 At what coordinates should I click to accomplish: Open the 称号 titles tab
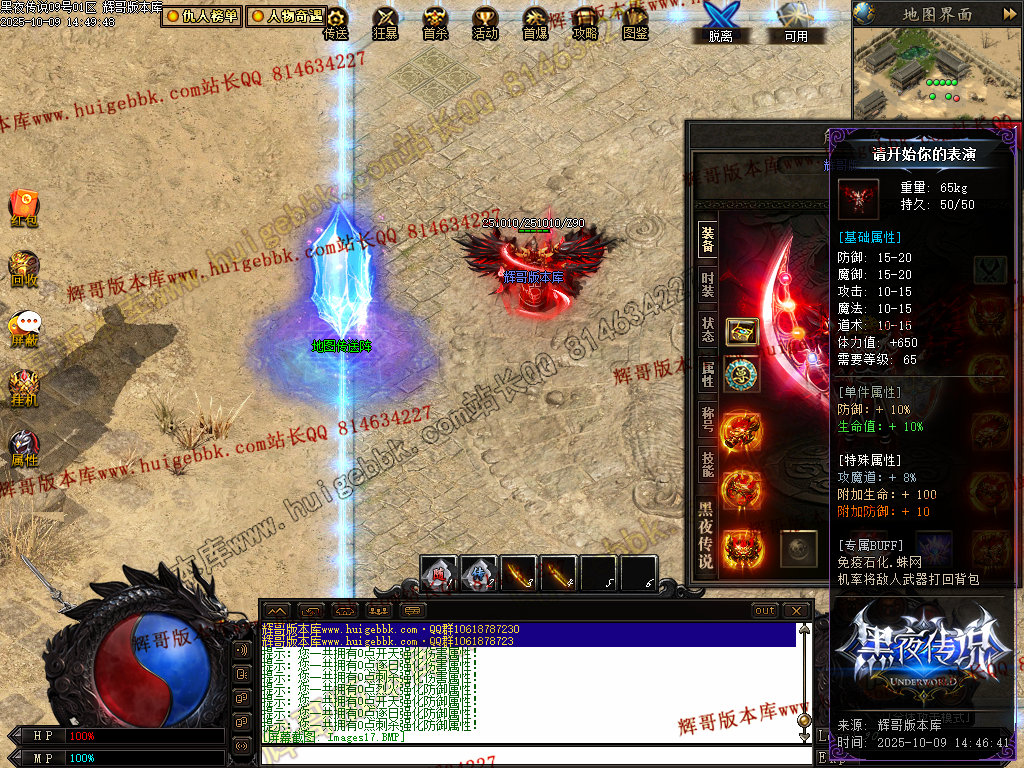pos(707,417)
